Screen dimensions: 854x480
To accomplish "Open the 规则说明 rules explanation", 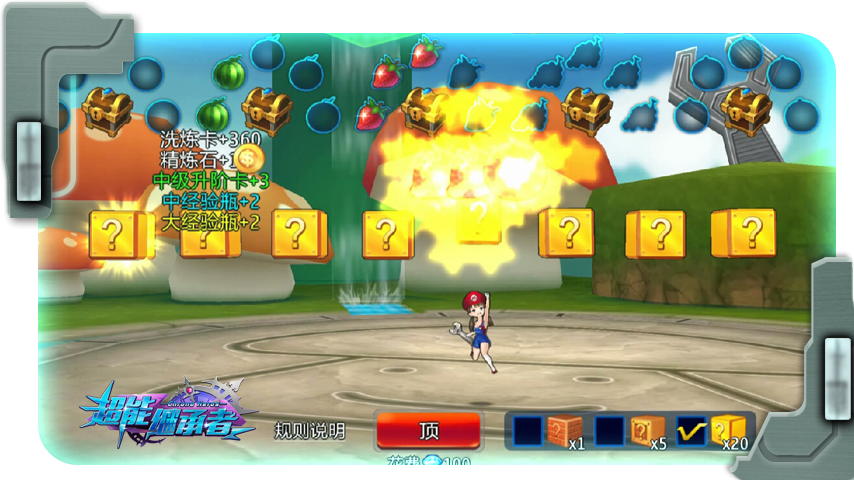I will [x=310, y=431].
